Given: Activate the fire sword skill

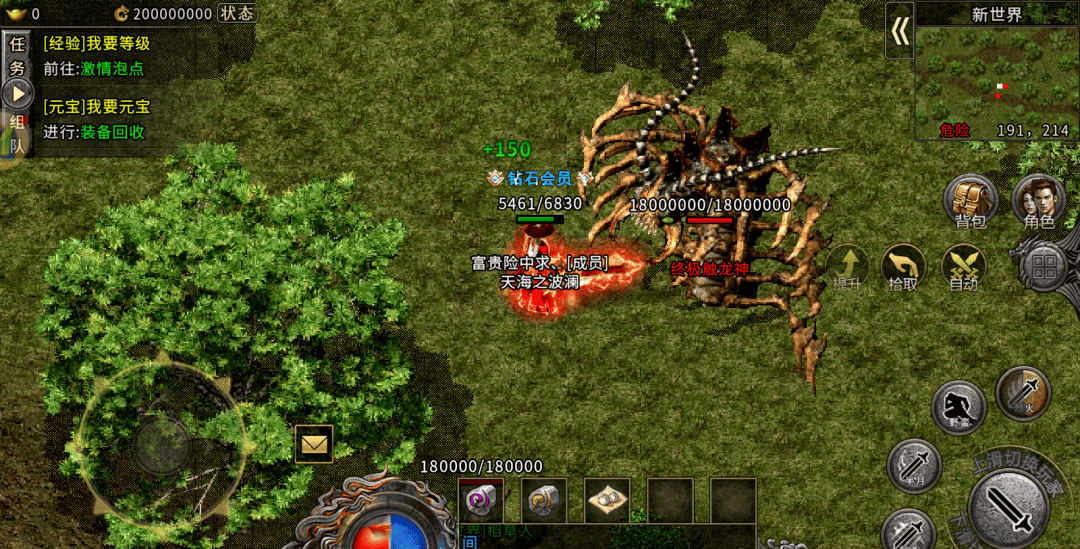Looking at the screenshot, I should tap(1023, 393).
